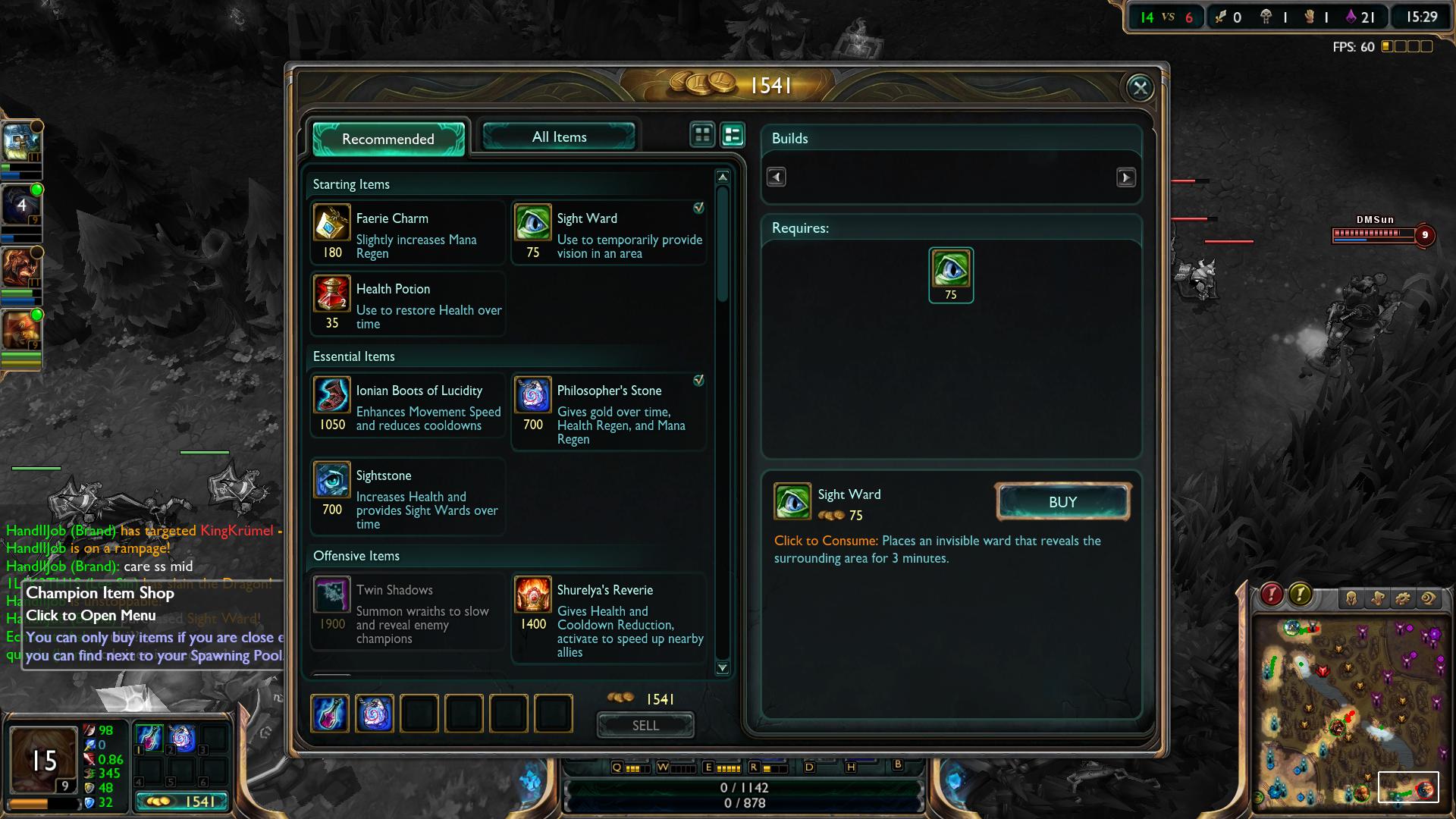Click the Sight Ward icon under Requires
The width and height of the screenshot is (1456, 819).
click(951, 275)
